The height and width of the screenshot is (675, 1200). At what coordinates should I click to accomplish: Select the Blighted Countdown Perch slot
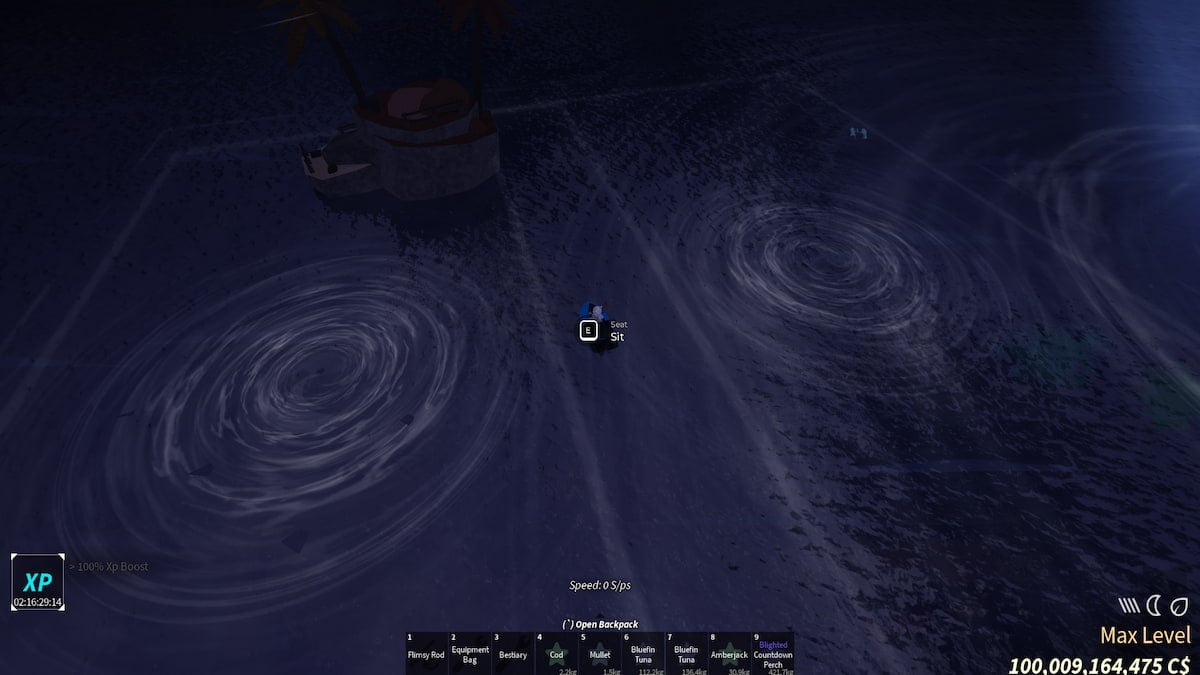tap(773, 654)
